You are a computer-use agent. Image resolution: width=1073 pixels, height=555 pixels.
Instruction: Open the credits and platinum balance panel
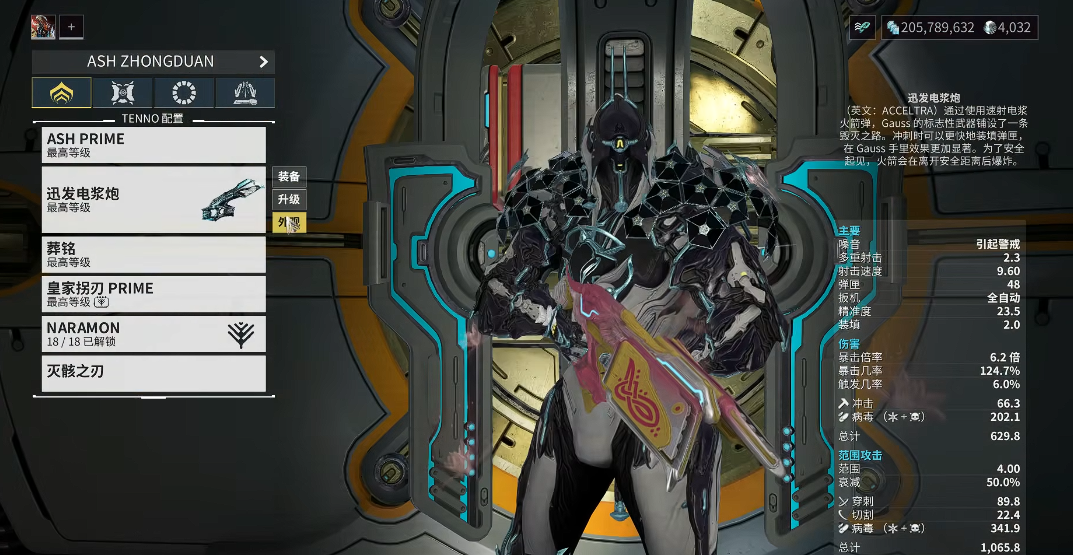click(959, 28)
